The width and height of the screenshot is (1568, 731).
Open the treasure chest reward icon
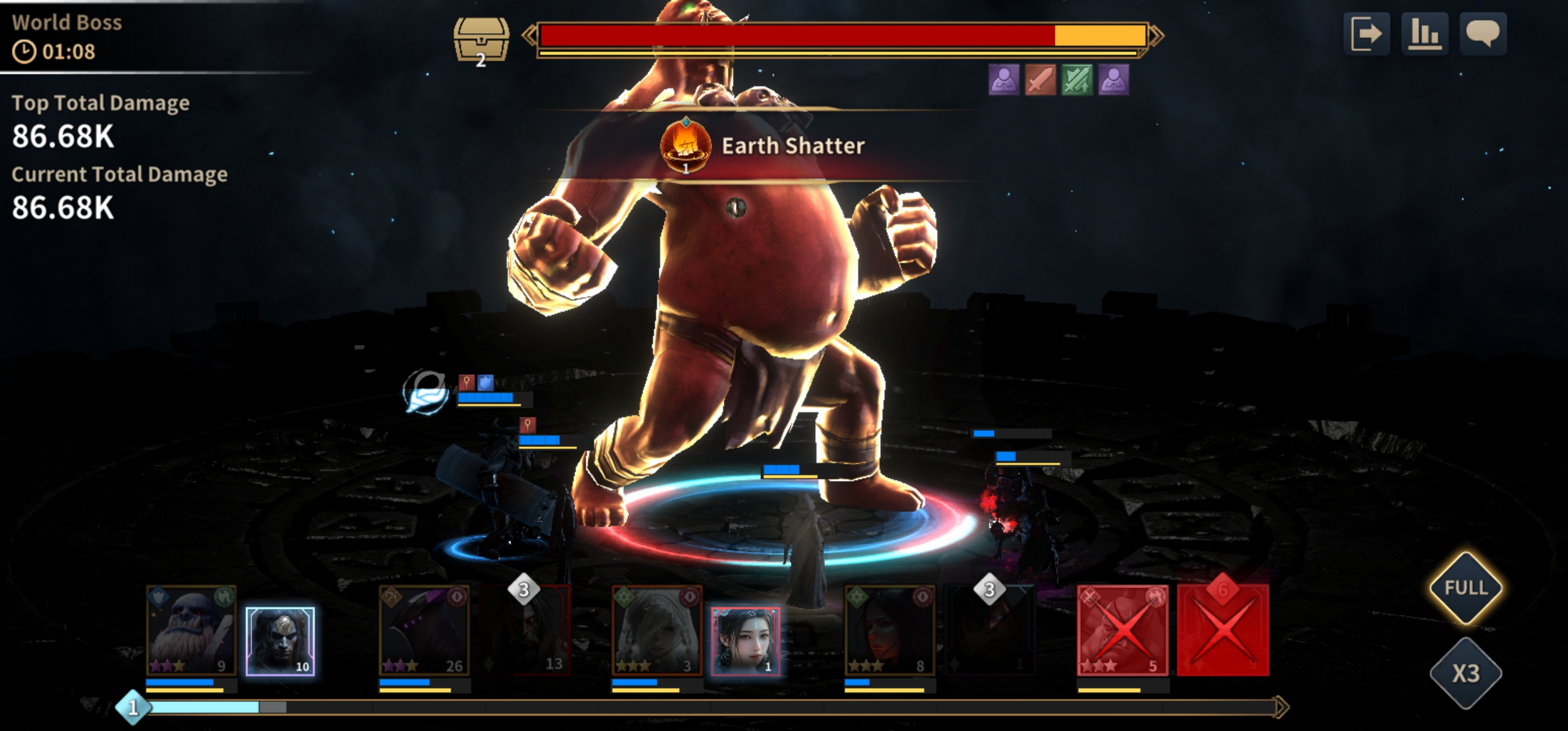coord(481,39)
